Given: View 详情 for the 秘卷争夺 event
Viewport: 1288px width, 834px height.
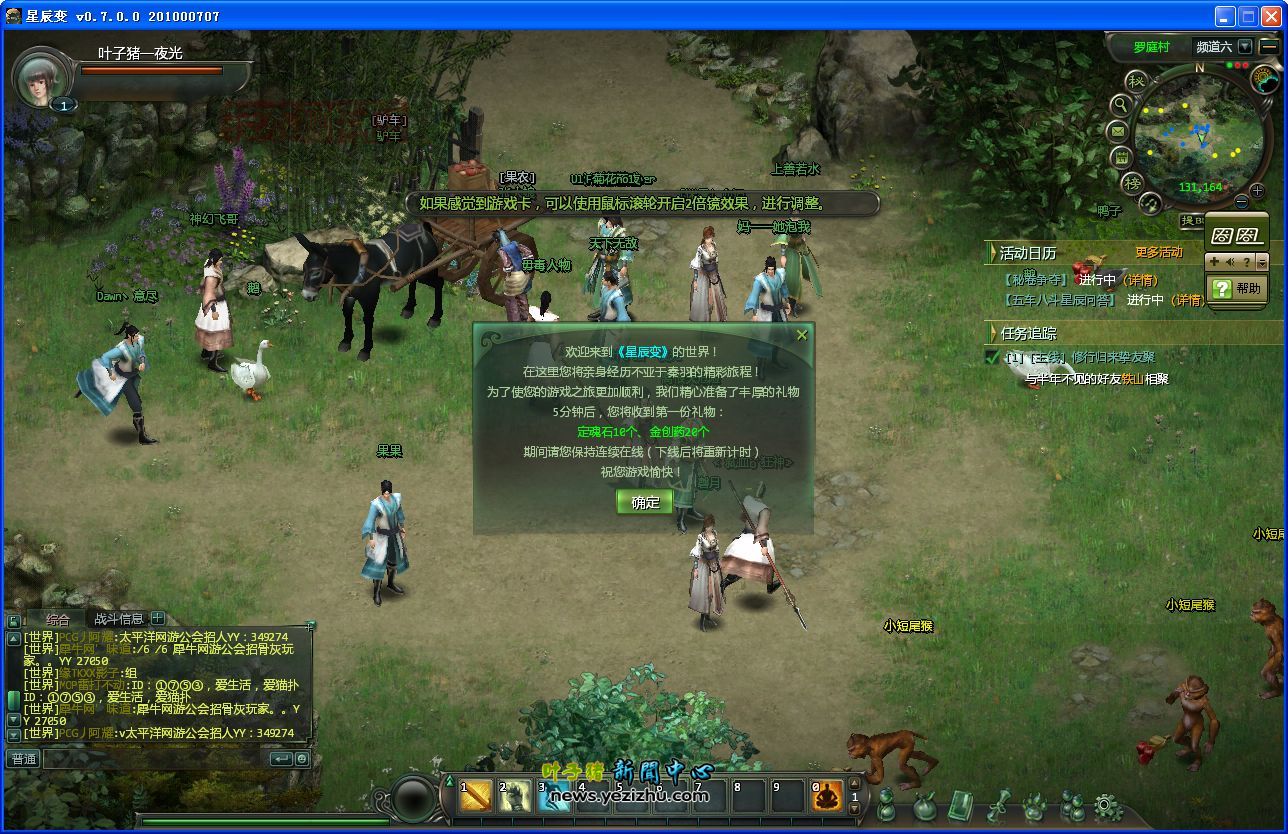Looking at the screenshot, I should pyautogui.click(x=1140, y=280).
